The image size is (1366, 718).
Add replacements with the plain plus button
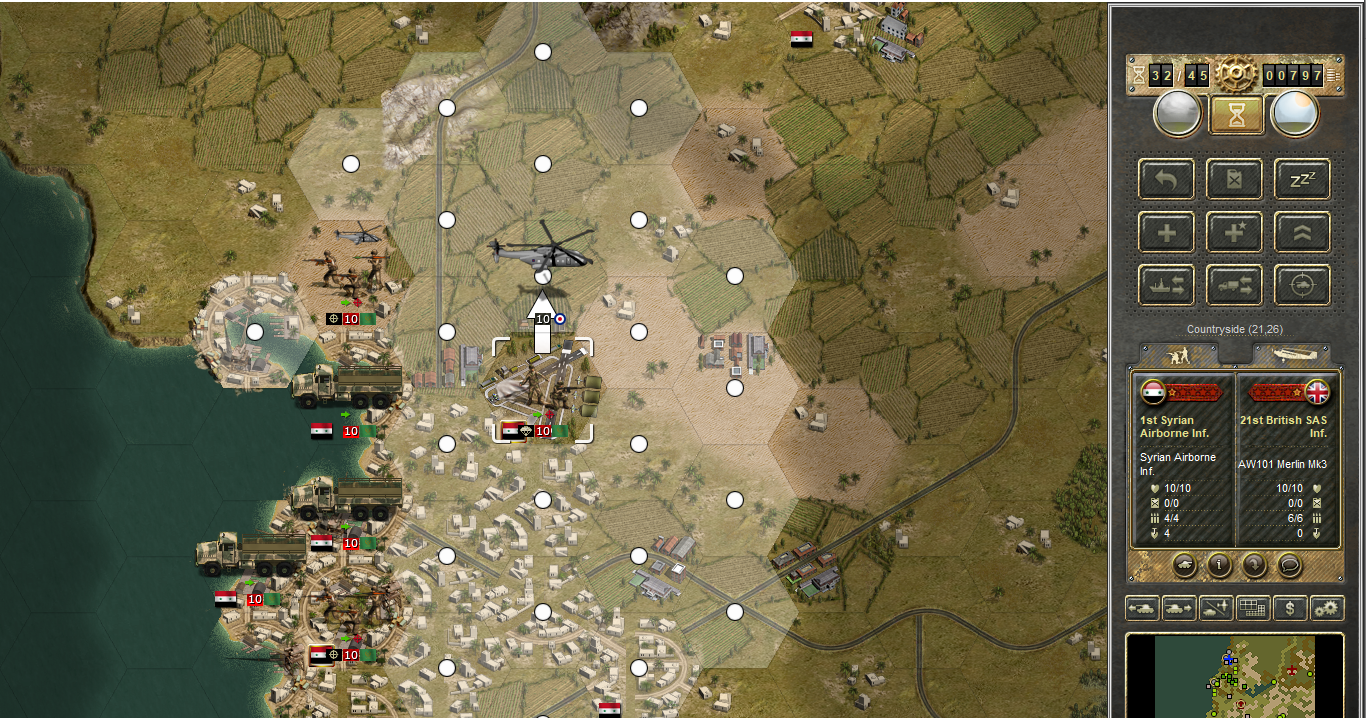click(1166, 233)
